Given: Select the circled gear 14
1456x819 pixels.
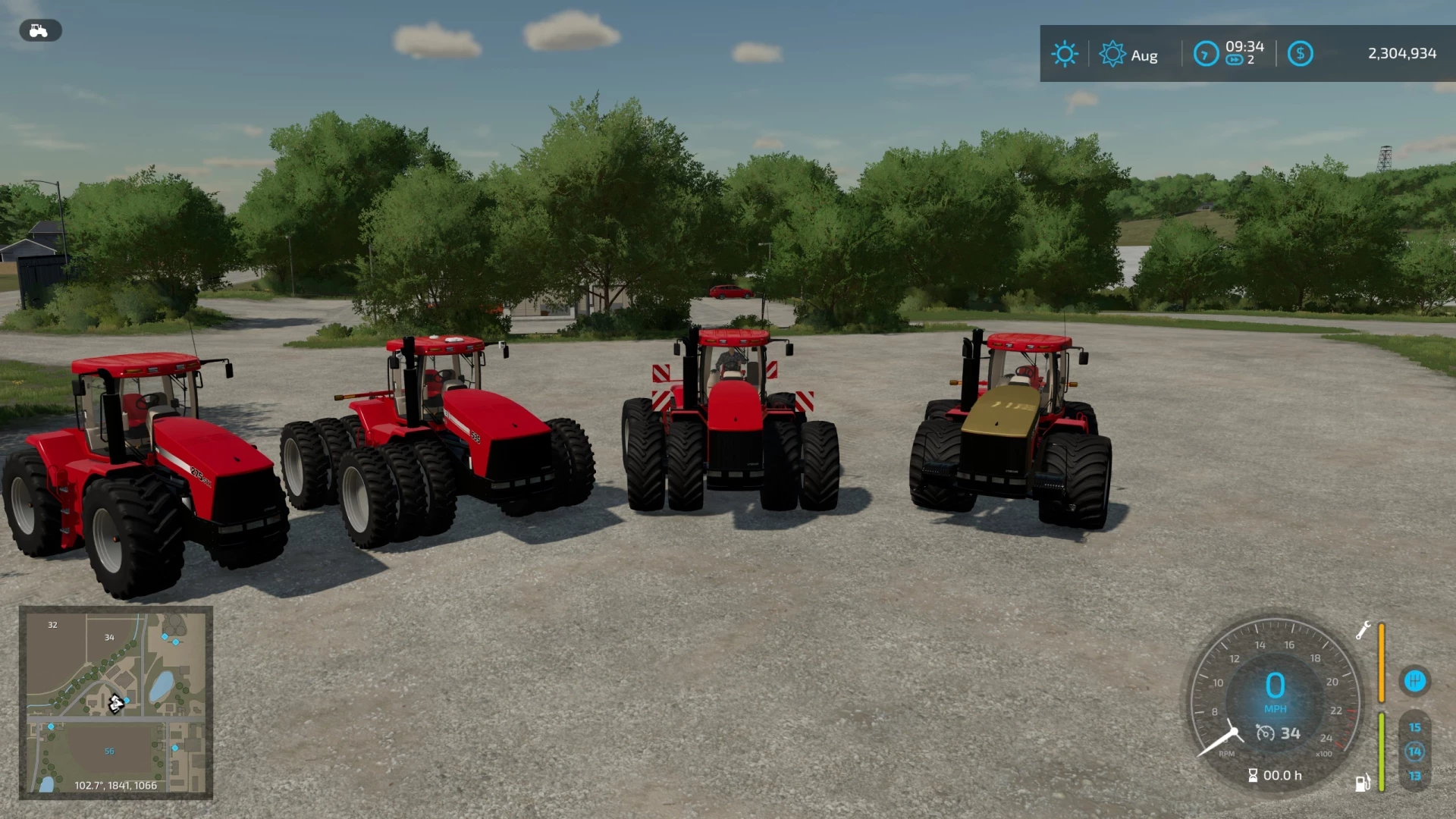Looking at the screenshot, I should (1415, 752).
